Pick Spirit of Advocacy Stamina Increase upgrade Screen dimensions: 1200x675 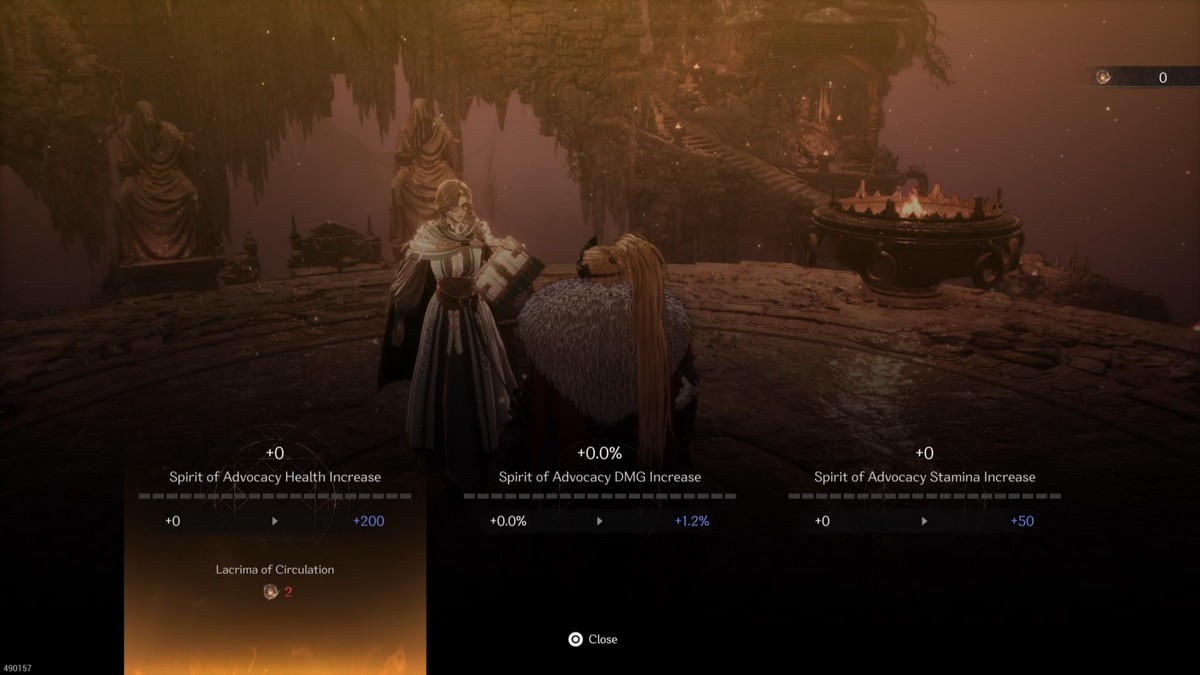click(x=924, y=477)
